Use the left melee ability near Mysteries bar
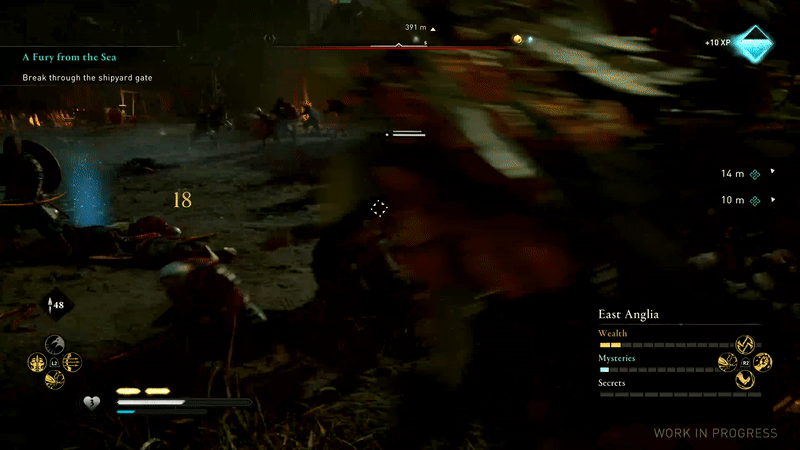This screenshot has width=800, height=450. 727,362
